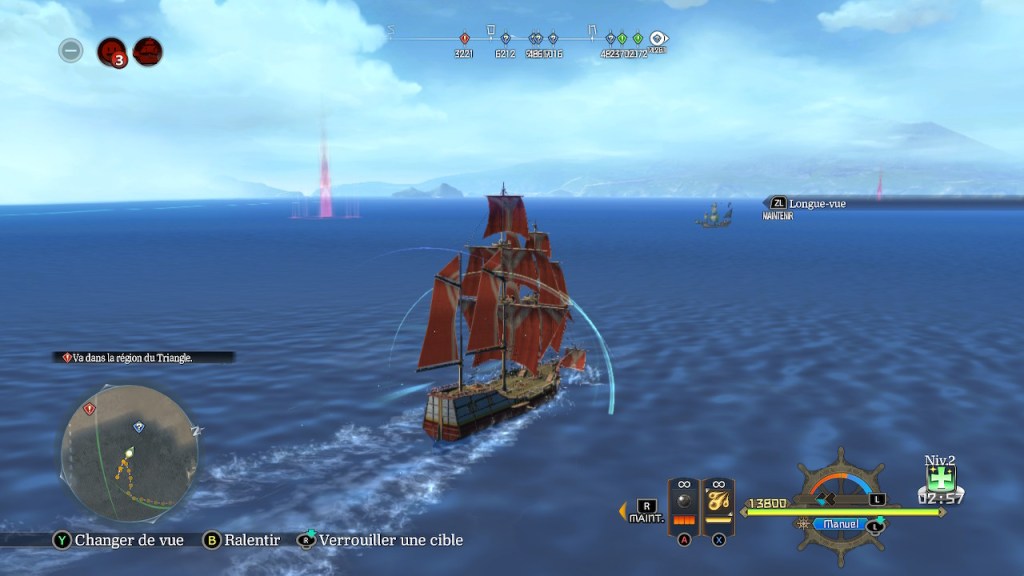Activate the golden fire shot weapon slot
1024x576 pixels.
point(718,503)
